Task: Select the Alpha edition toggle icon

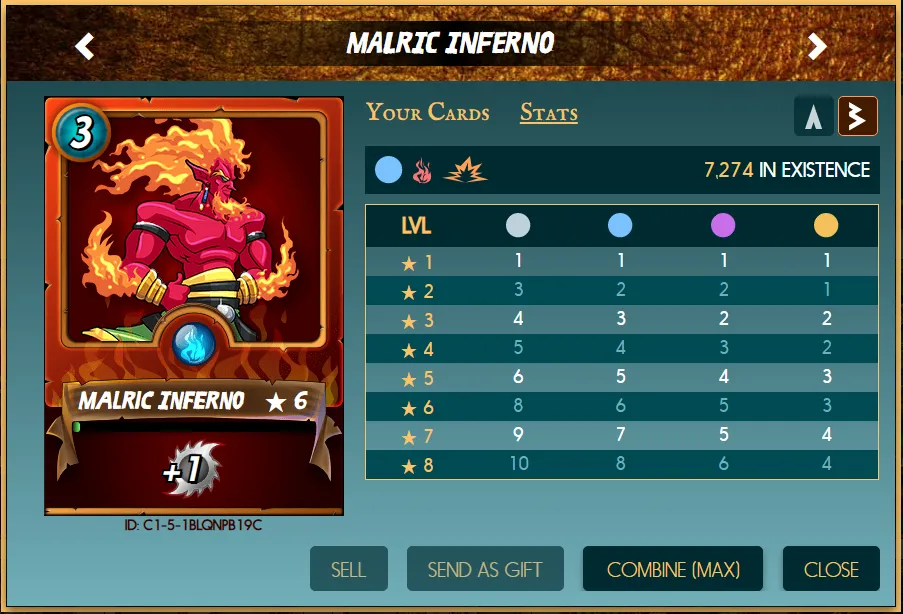Action: tap(814, 116)
